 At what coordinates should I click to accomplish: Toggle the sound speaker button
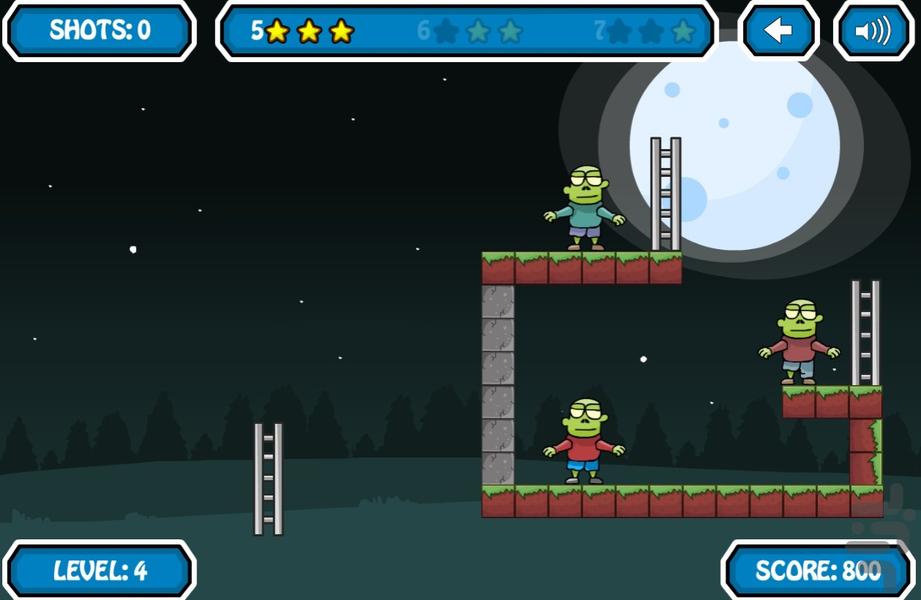(872, 31)
